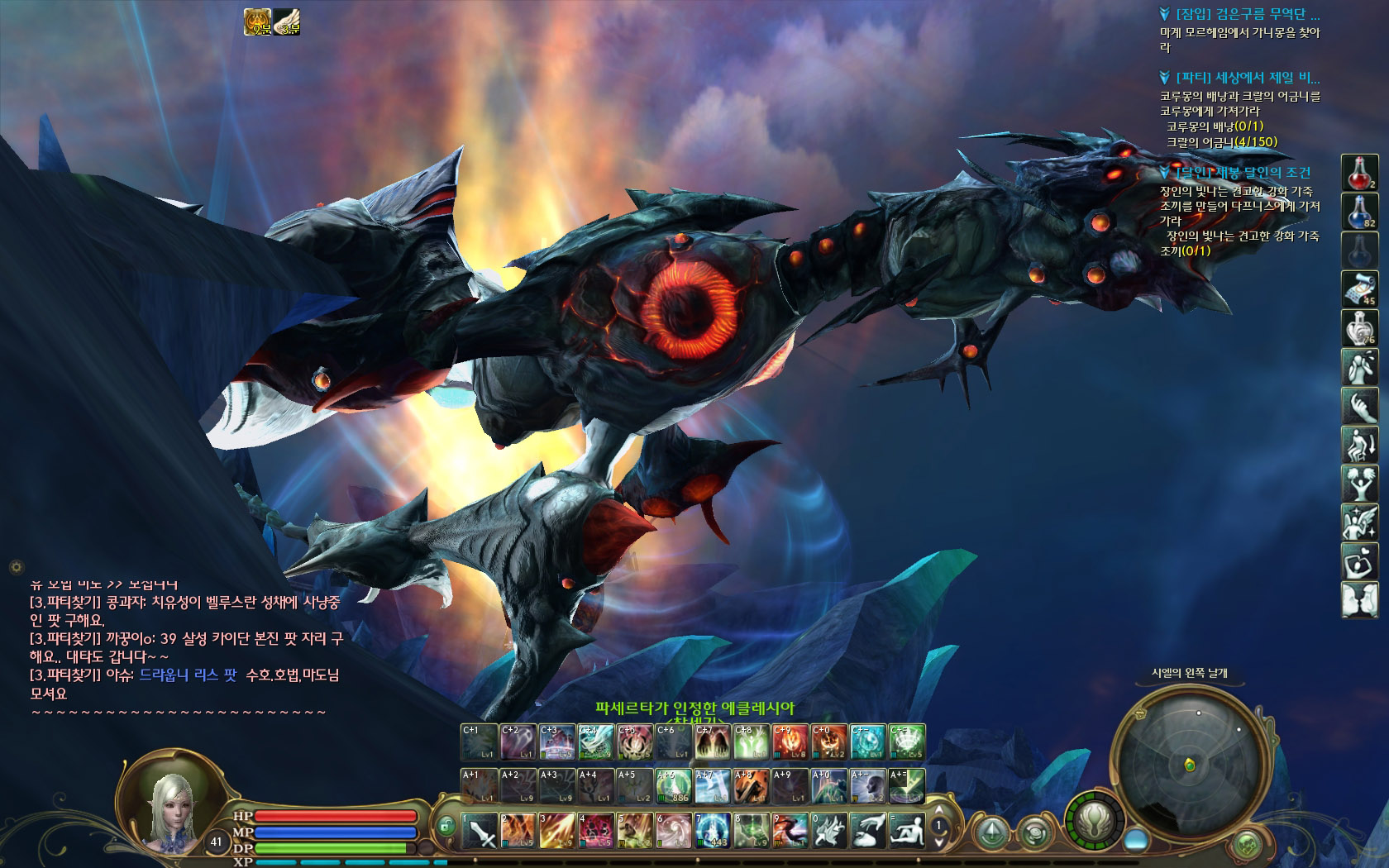Open the [잠입] 검은구름 무역단 quest entry
Screen dimensions: 1389x868
click(1248, 14)
